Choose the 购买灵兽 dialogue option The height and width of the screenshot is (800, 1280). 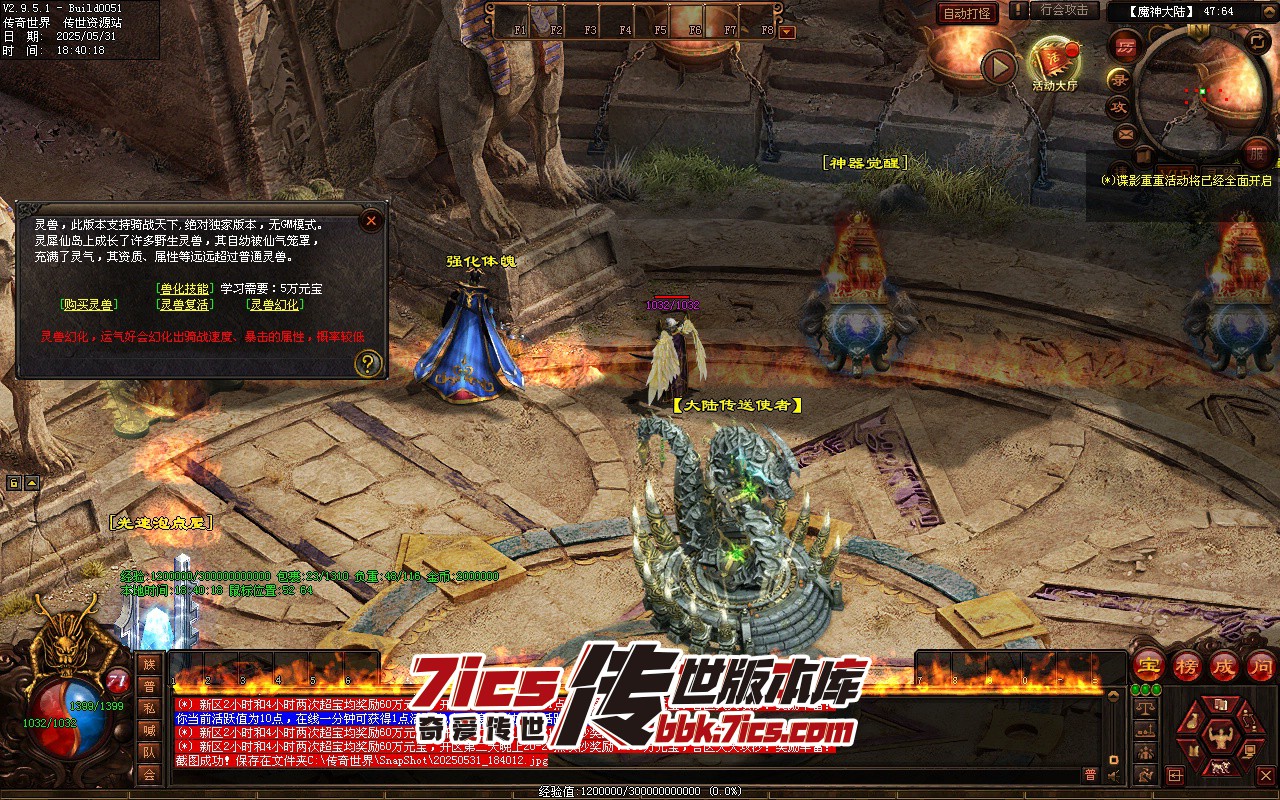coord(87,305)
